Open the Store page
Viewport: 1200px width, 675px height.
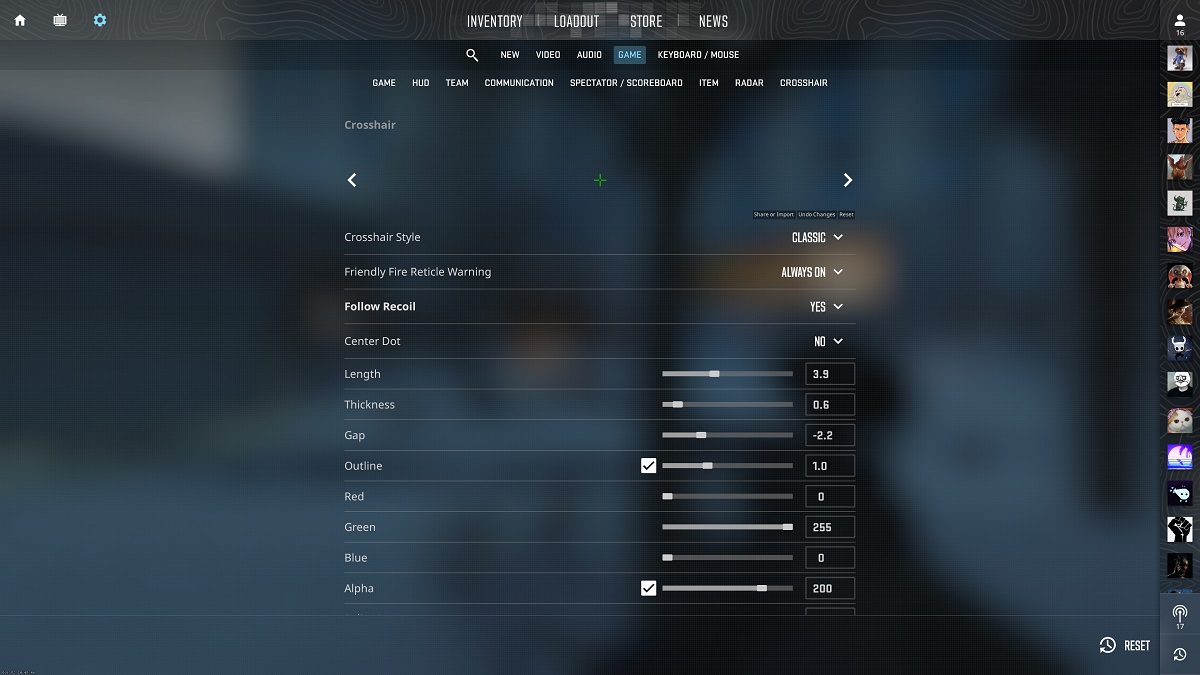[646, 21]
